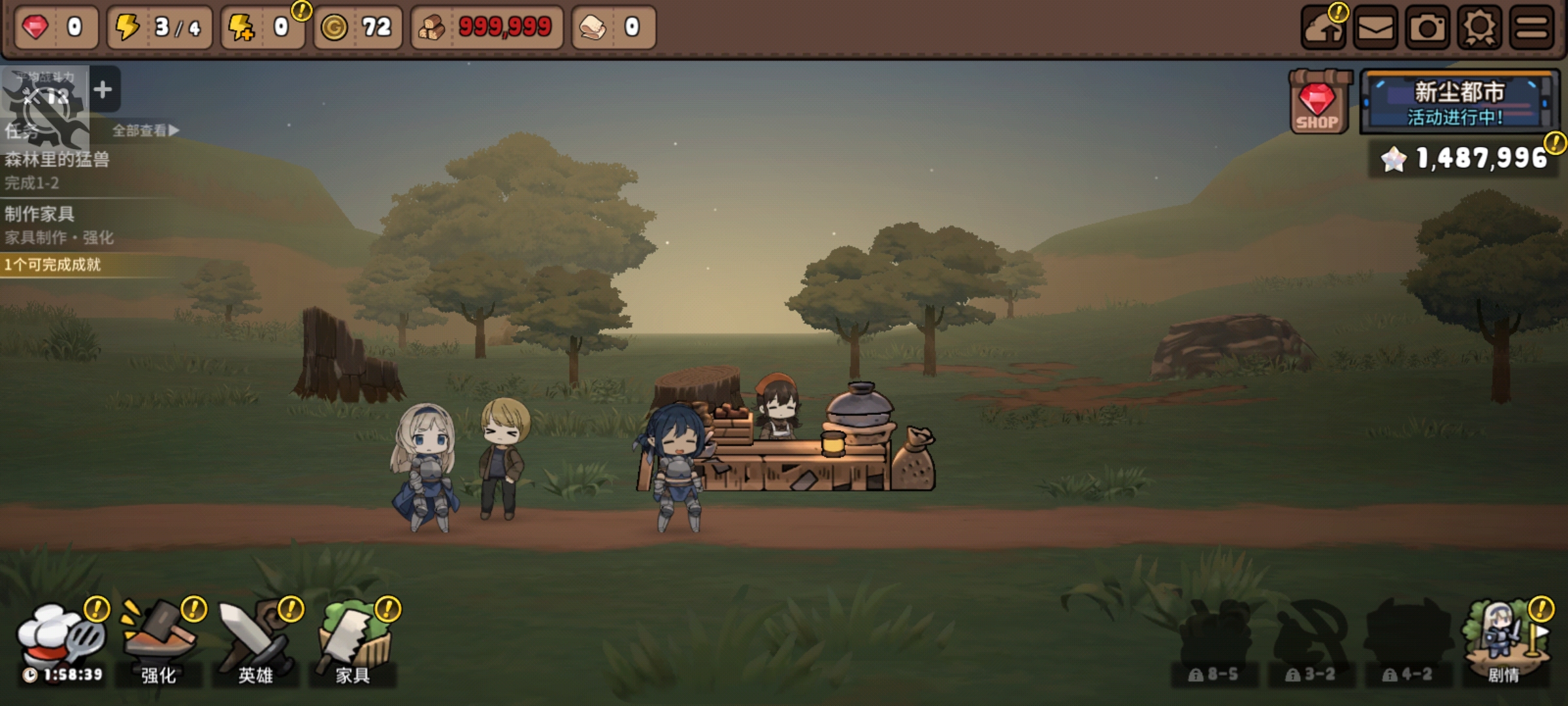This screenshot has width=1568, height=706.
Task: Open the hamburger main menu
Action: click(x=1531, y=28)
